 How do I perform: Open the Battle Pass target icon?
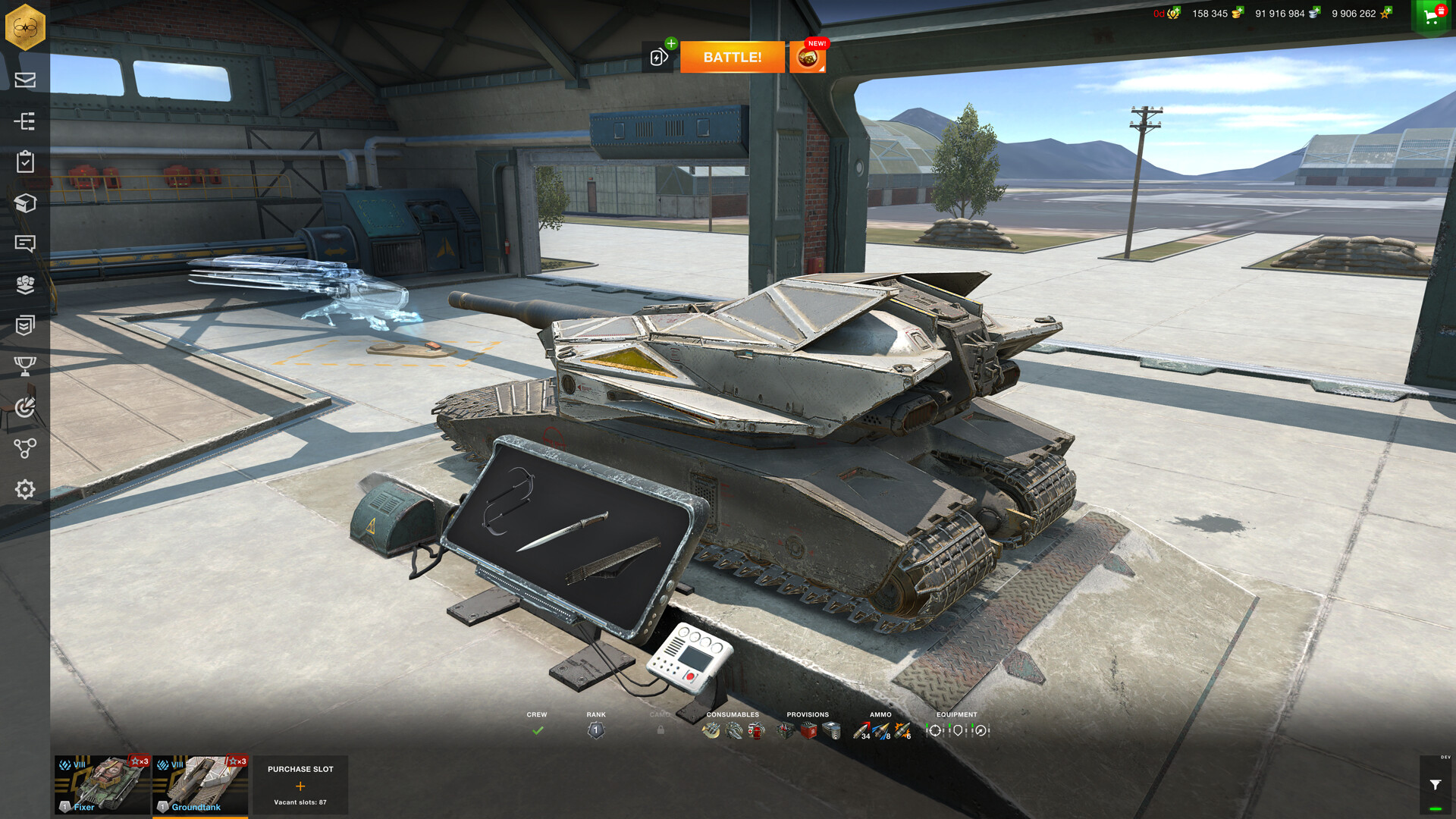pyautogui.click(x=25, y=407)
